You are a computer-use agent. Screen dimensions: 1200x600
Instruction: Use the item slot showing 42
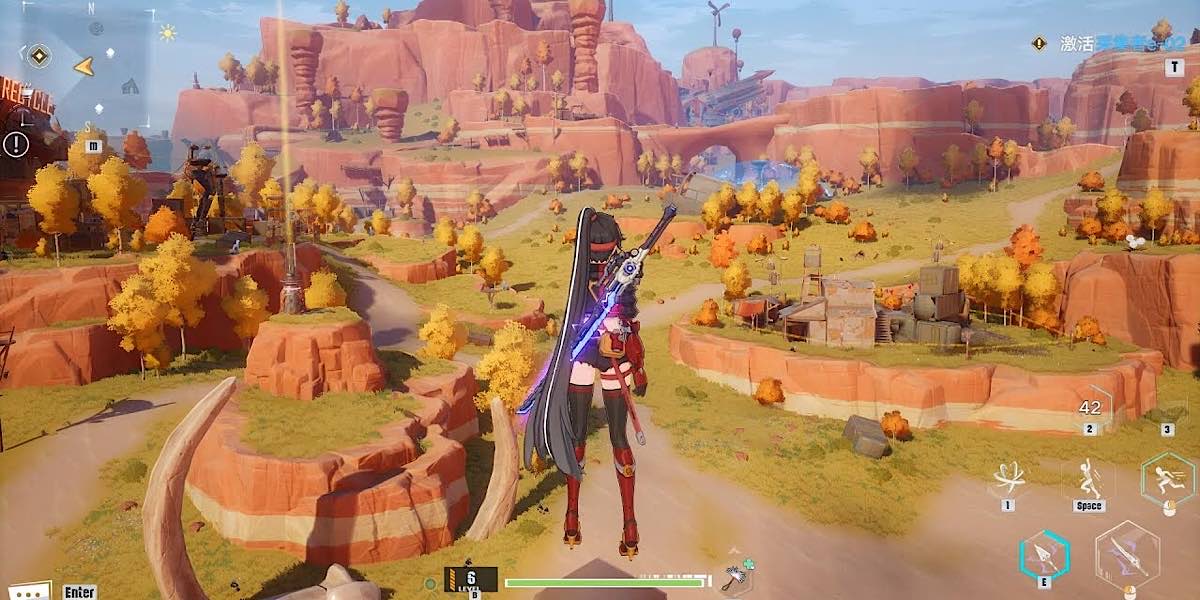pos(1091,408)
